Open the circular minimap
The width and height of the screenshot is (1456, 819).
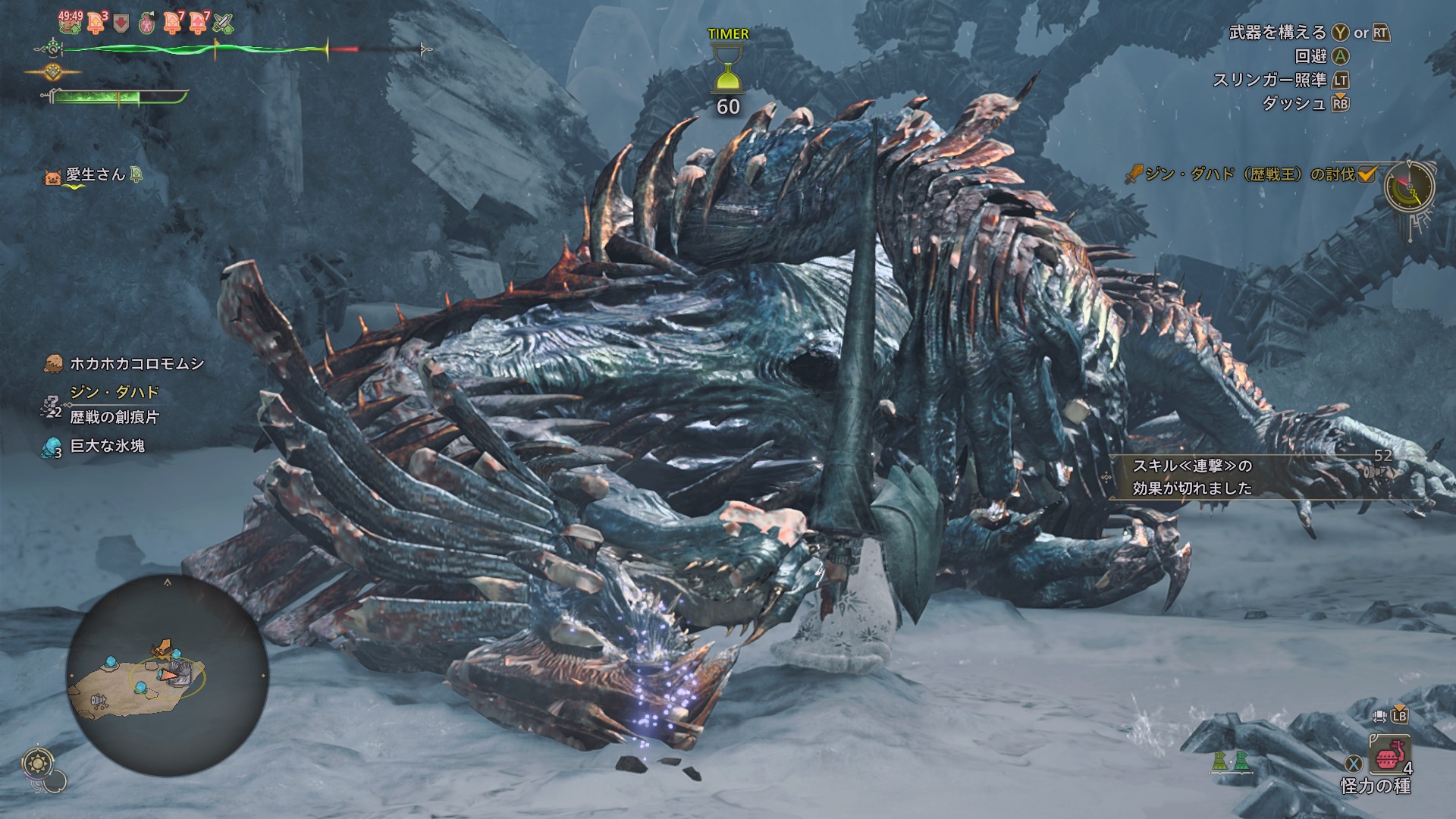[x=168, y=676]
